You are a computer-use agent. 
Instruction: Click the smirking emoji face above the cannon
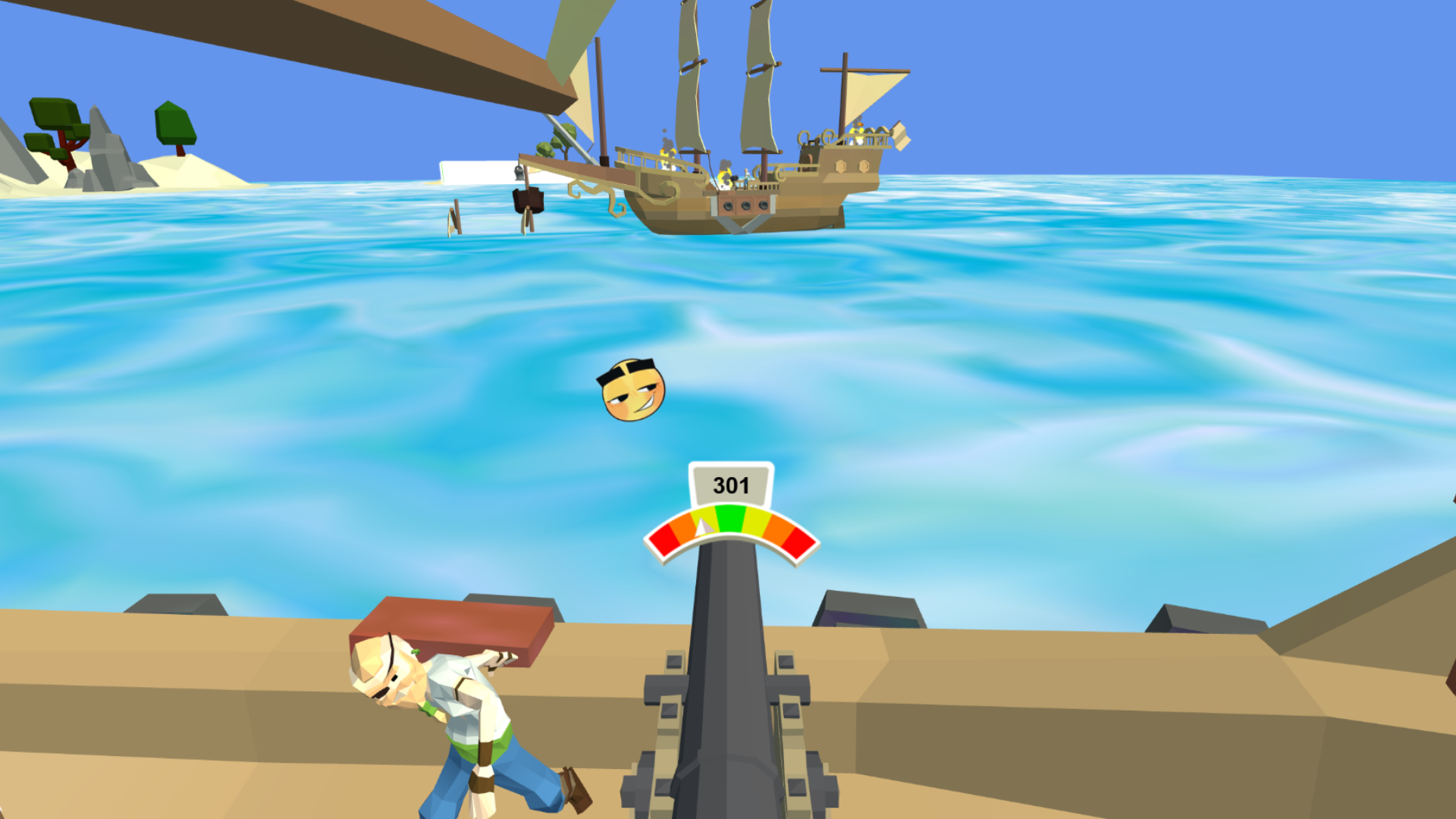[x=634, y=391]
